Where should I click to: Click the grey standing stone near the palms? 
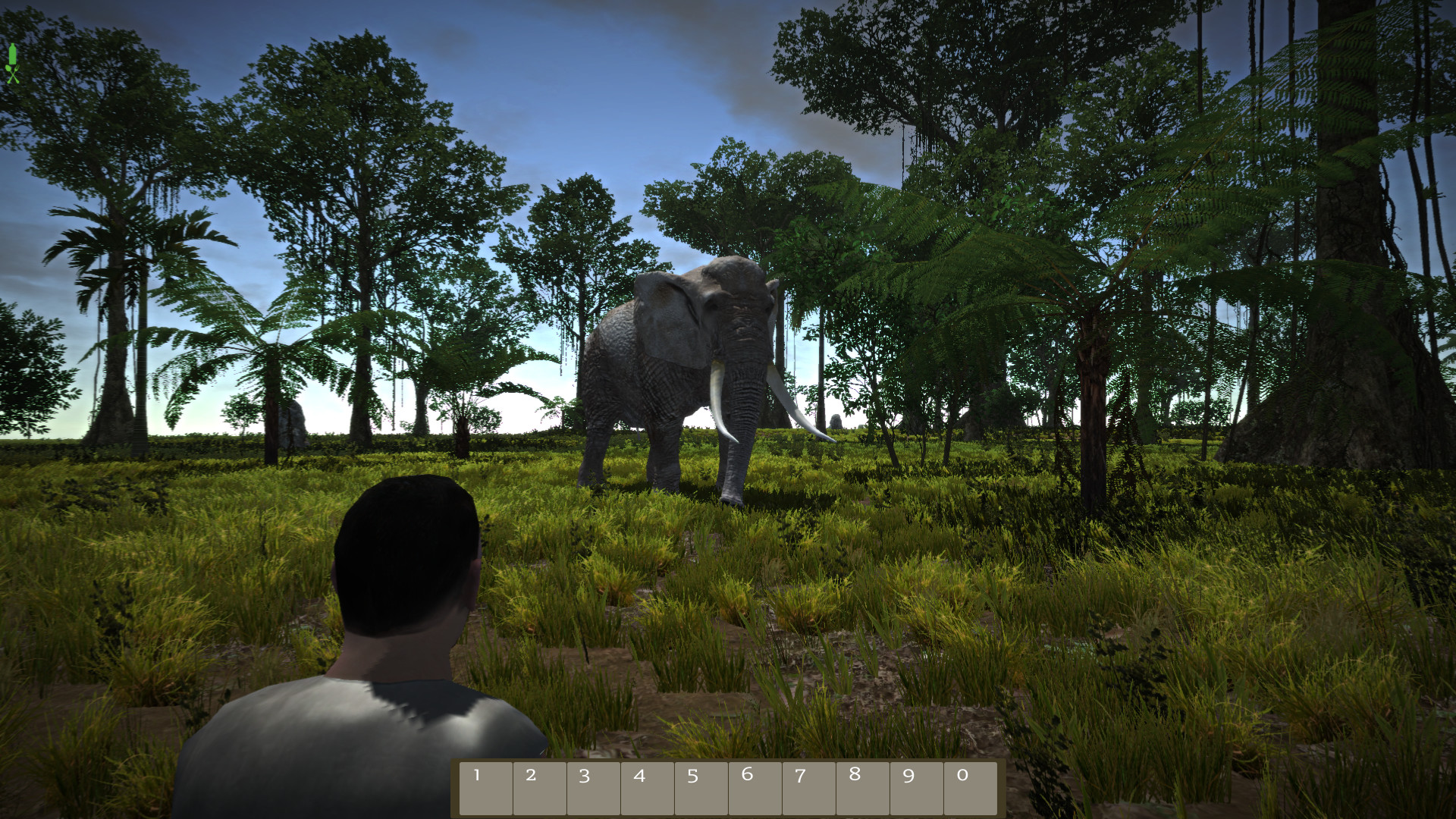(293, 425)
